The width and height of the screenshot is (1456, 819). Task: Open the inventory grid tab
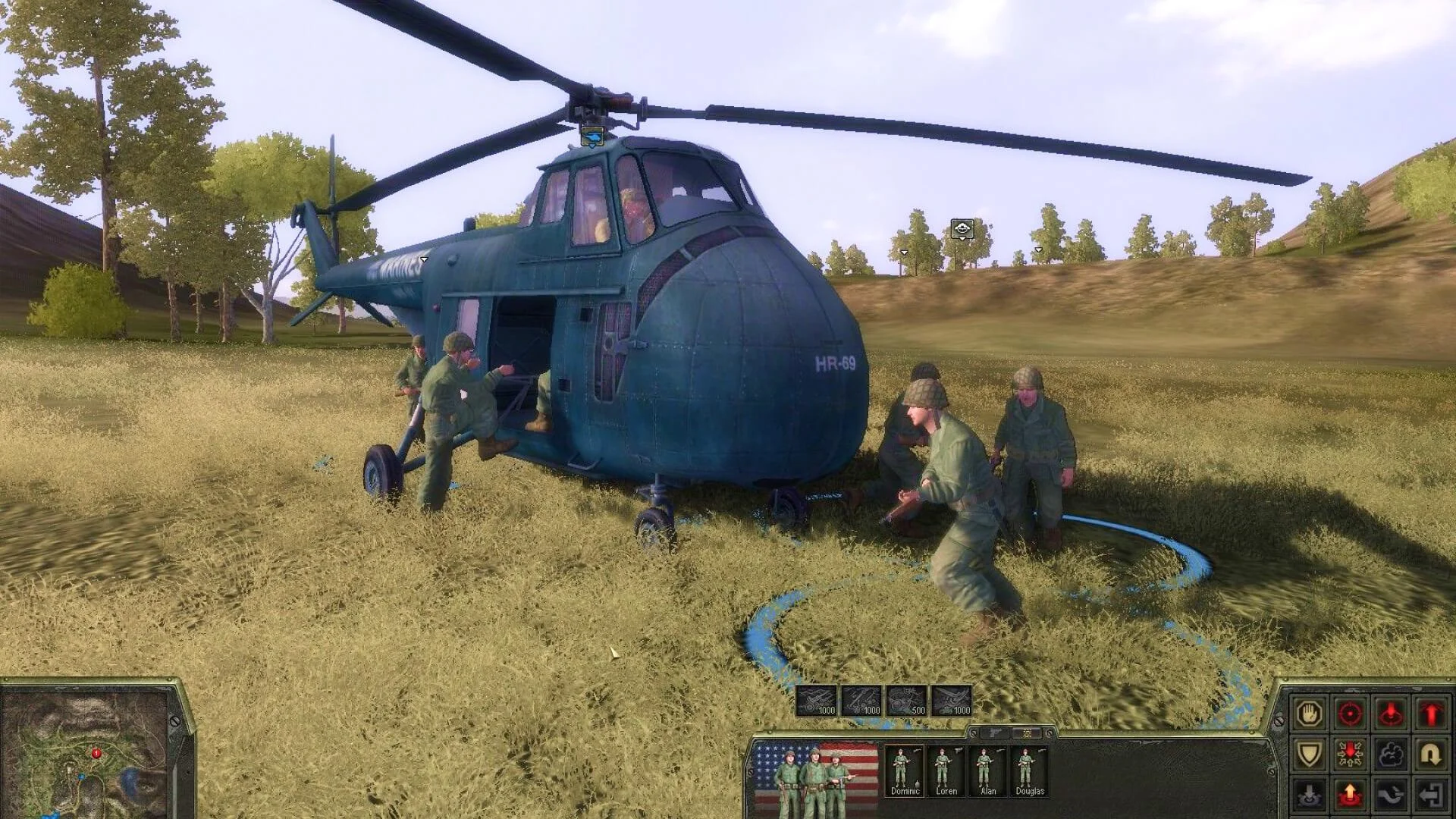[x=1027, y=734]
